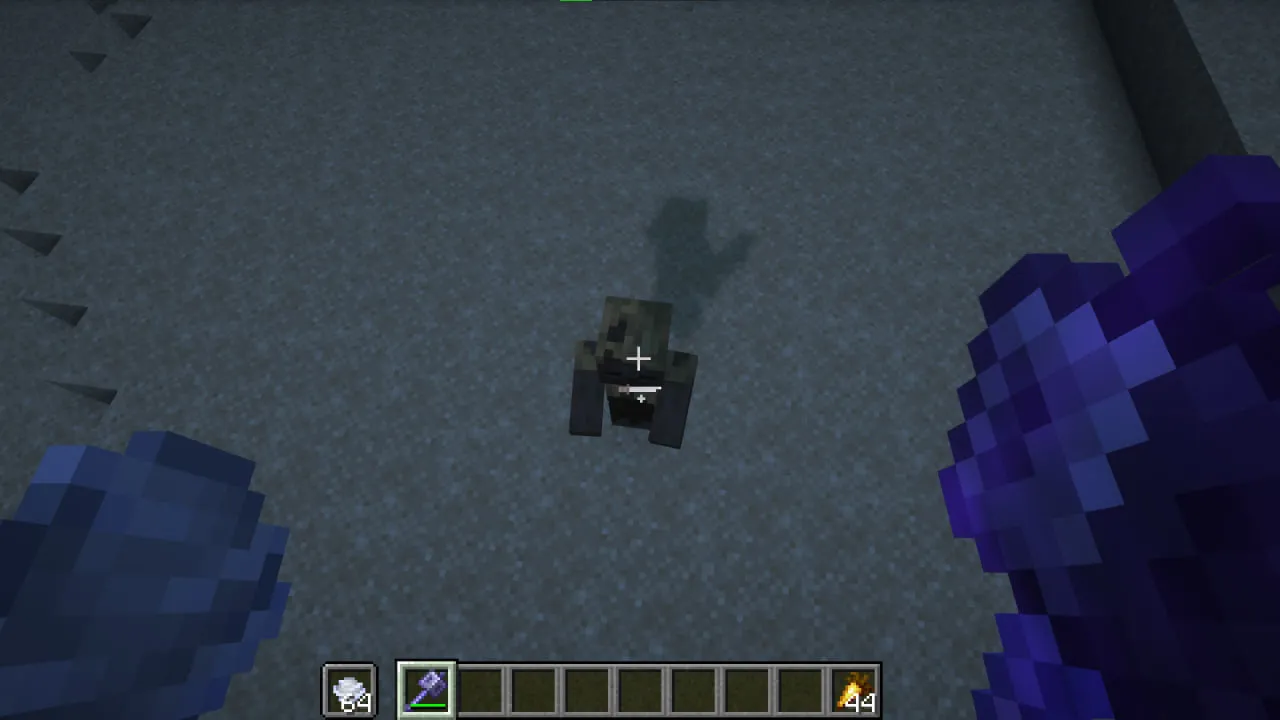Click the empty third hotbar slot
The width and height of the screenshot is (1280, 720).
pos(481,687)
